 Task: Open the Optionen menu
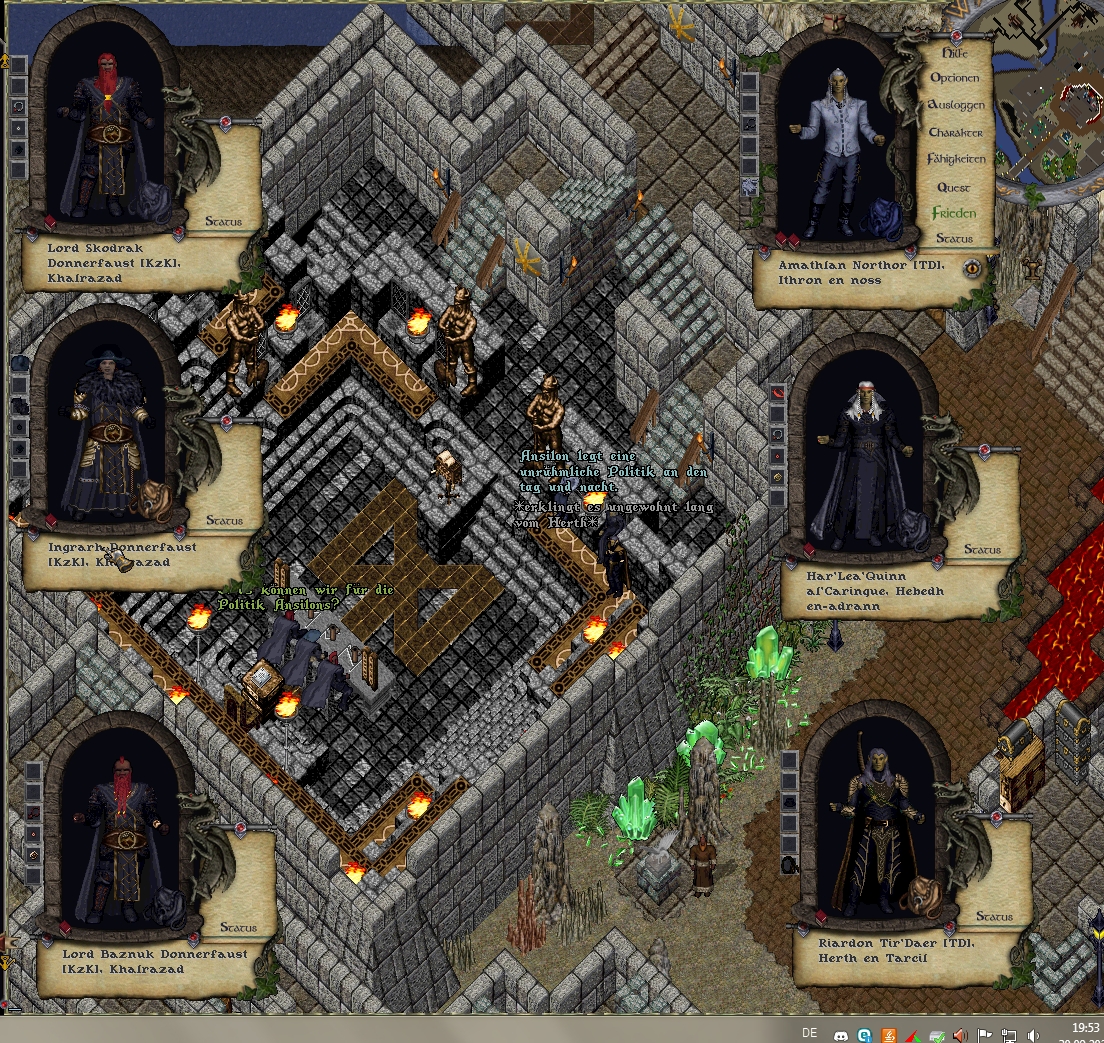point(955,78)
